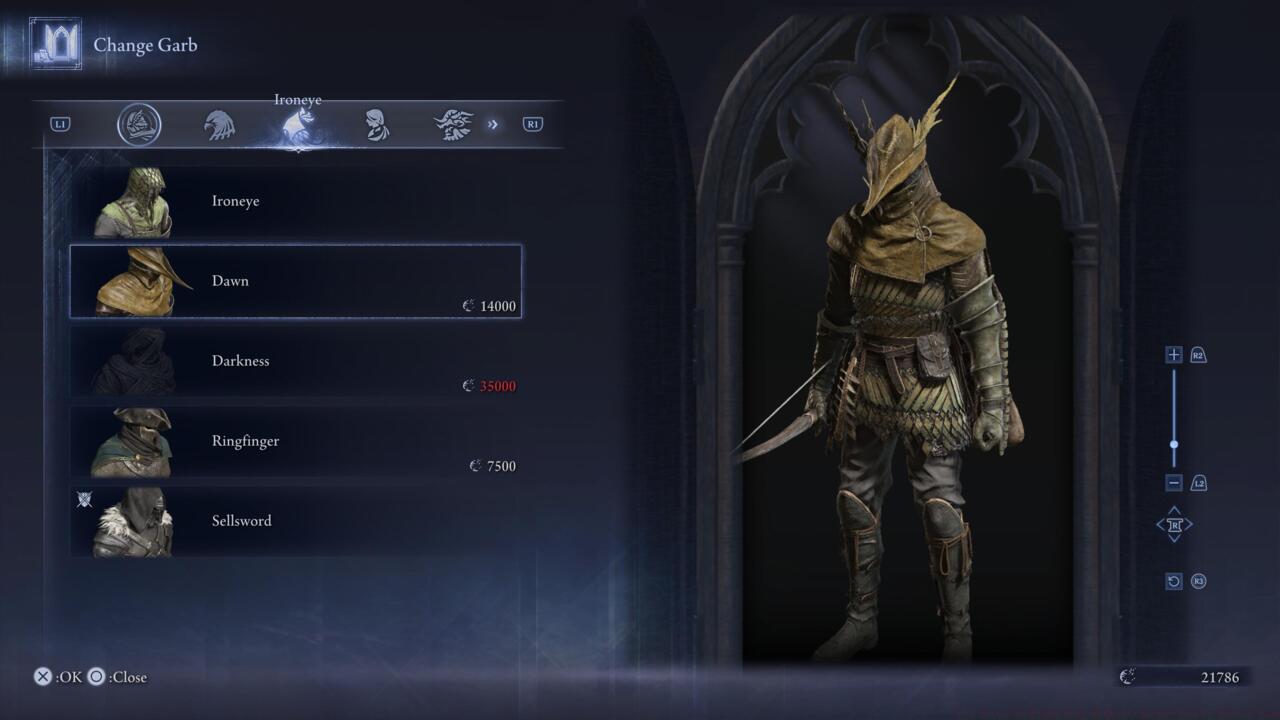Select the Darkness garb entry

tap(295, 361)
